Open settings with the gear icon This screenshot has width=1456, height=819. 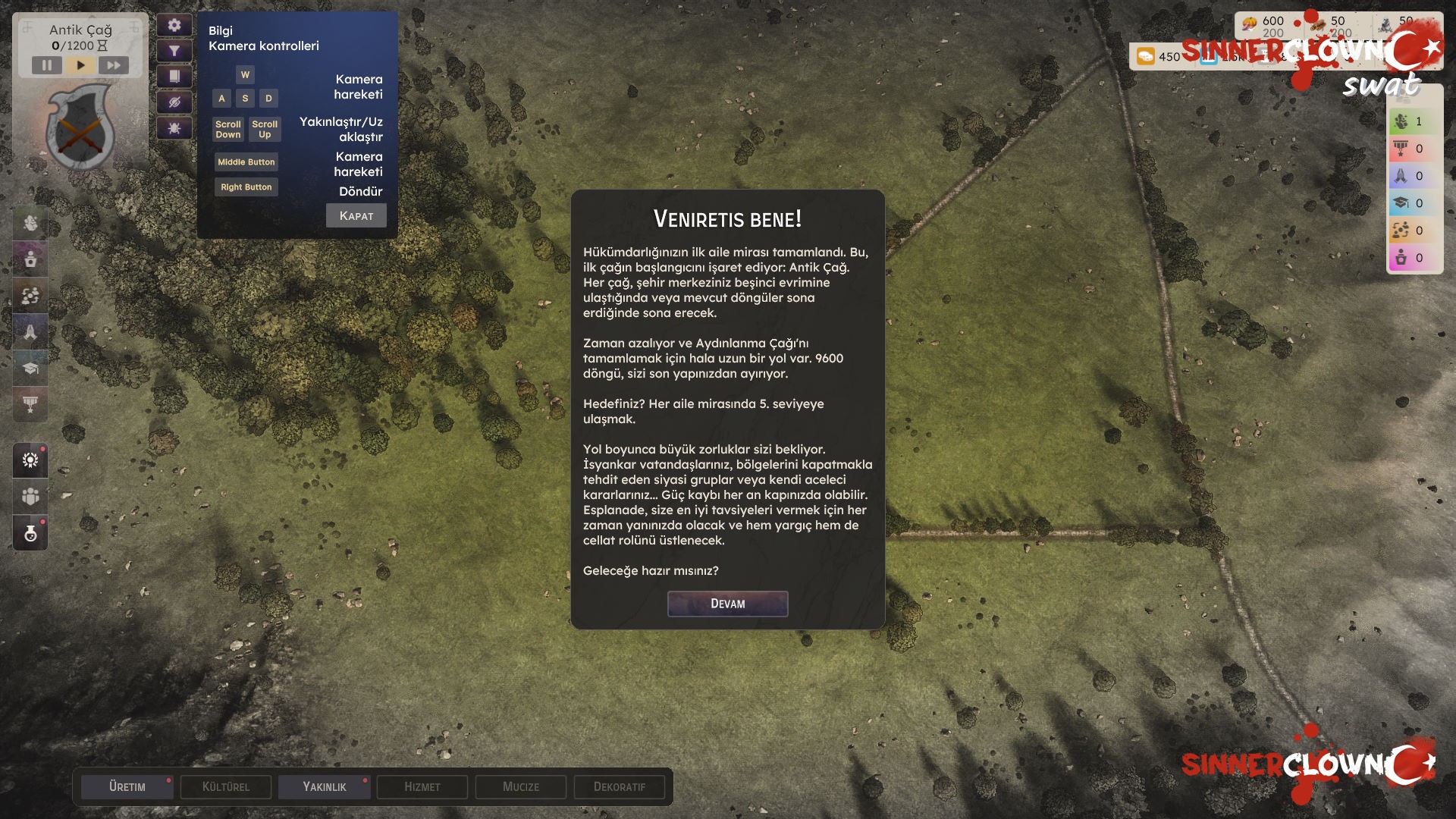[x=174, y=25]
